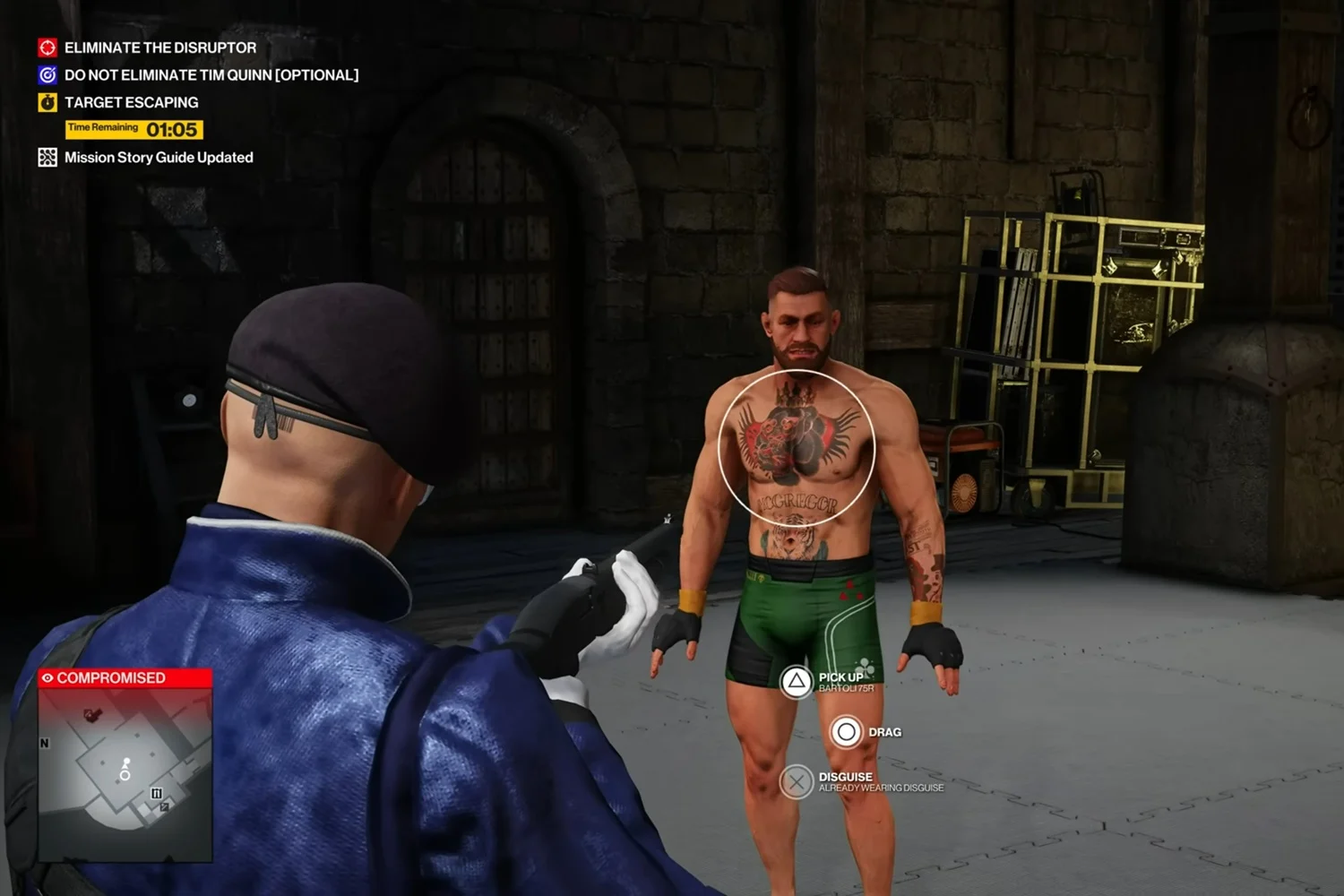Select the Eliminate the Disruptor objective
The height and width of the screenshot is (896, 1344).
pos(159,47)
